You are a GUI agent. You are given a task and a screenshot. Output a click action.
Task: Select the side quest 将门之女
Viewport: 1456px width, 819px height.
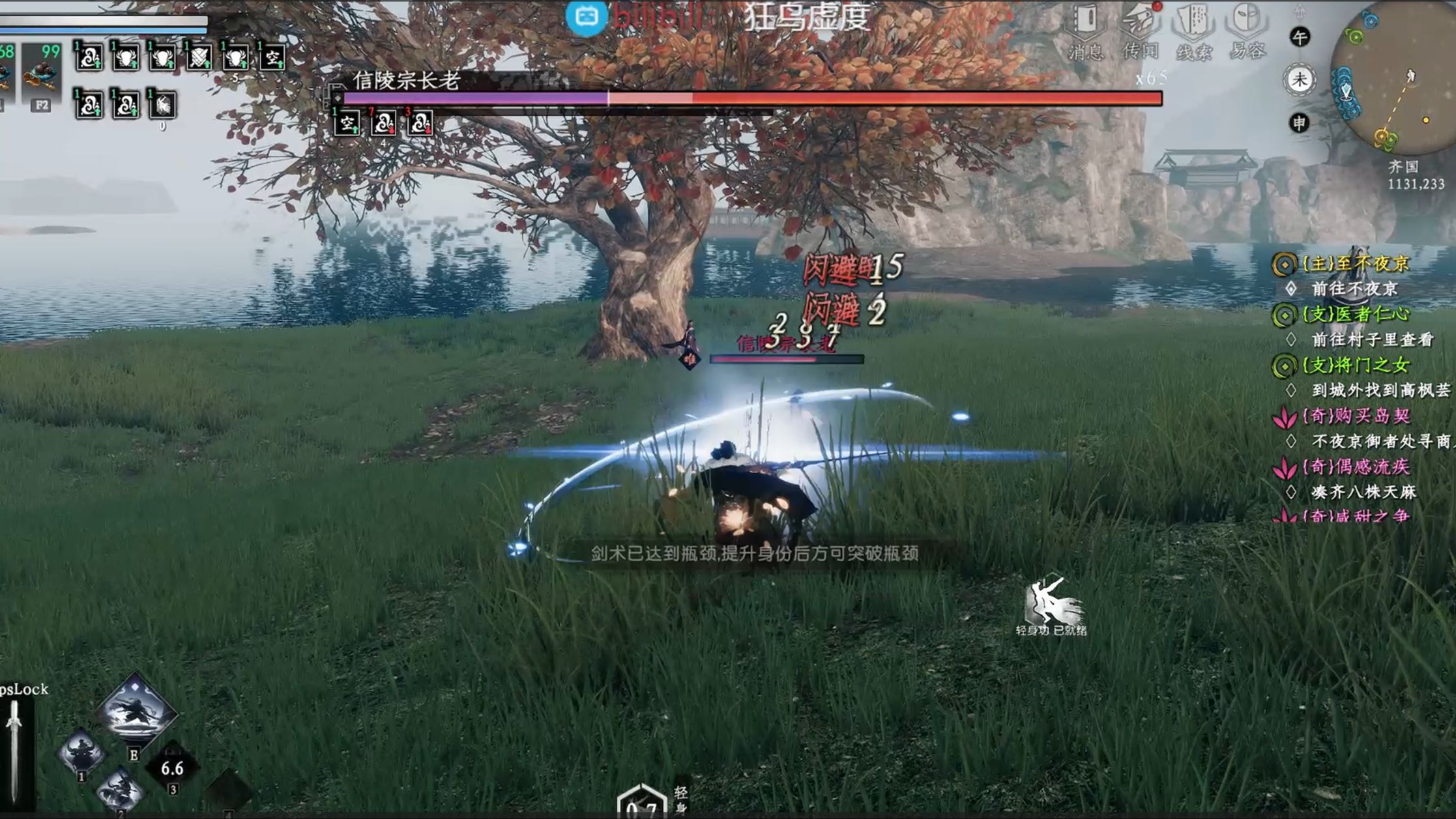1355,366
